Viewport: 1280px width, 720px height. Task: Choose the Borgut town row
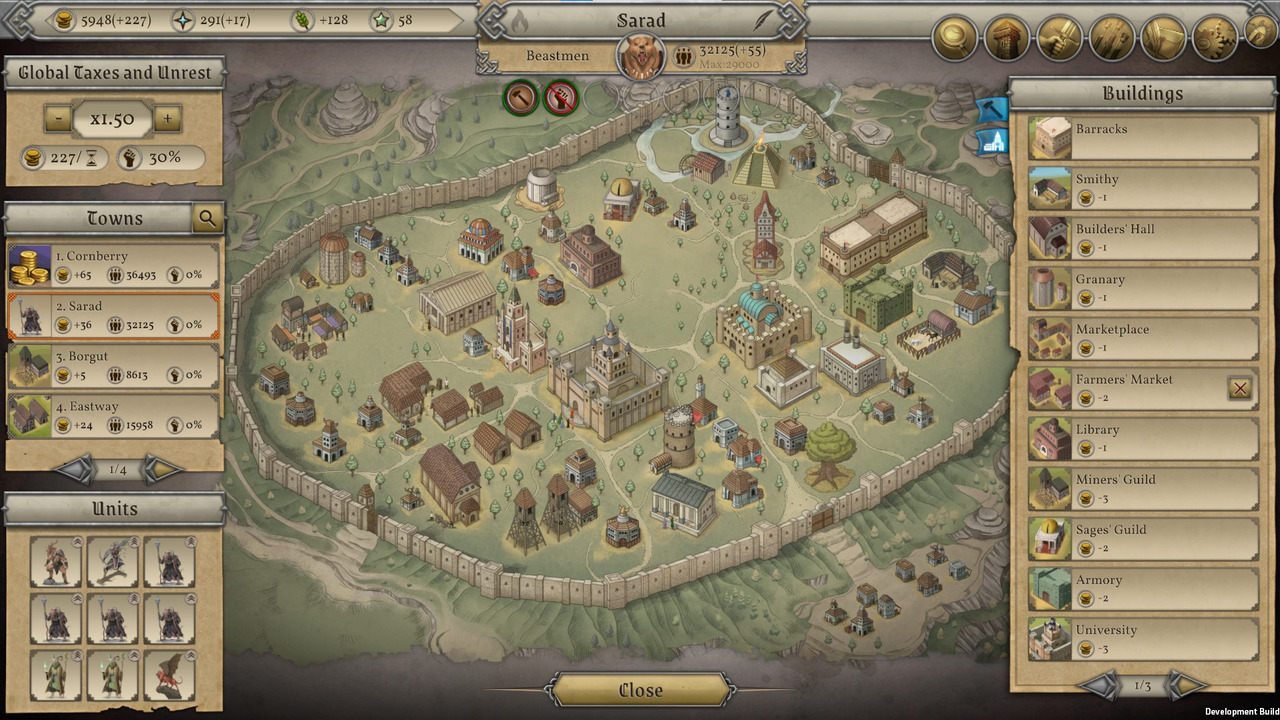tap(114, 366)
